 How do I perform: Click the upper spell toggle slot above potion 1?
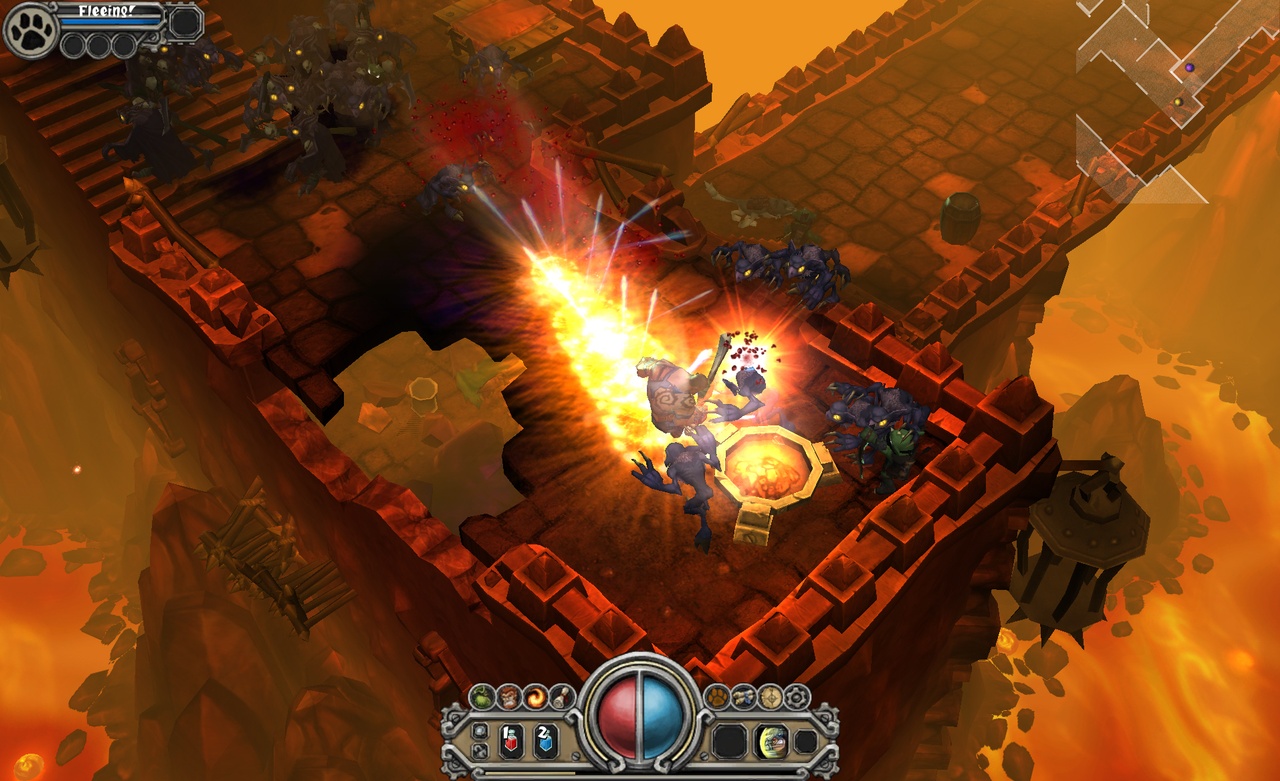pos(478,729)
